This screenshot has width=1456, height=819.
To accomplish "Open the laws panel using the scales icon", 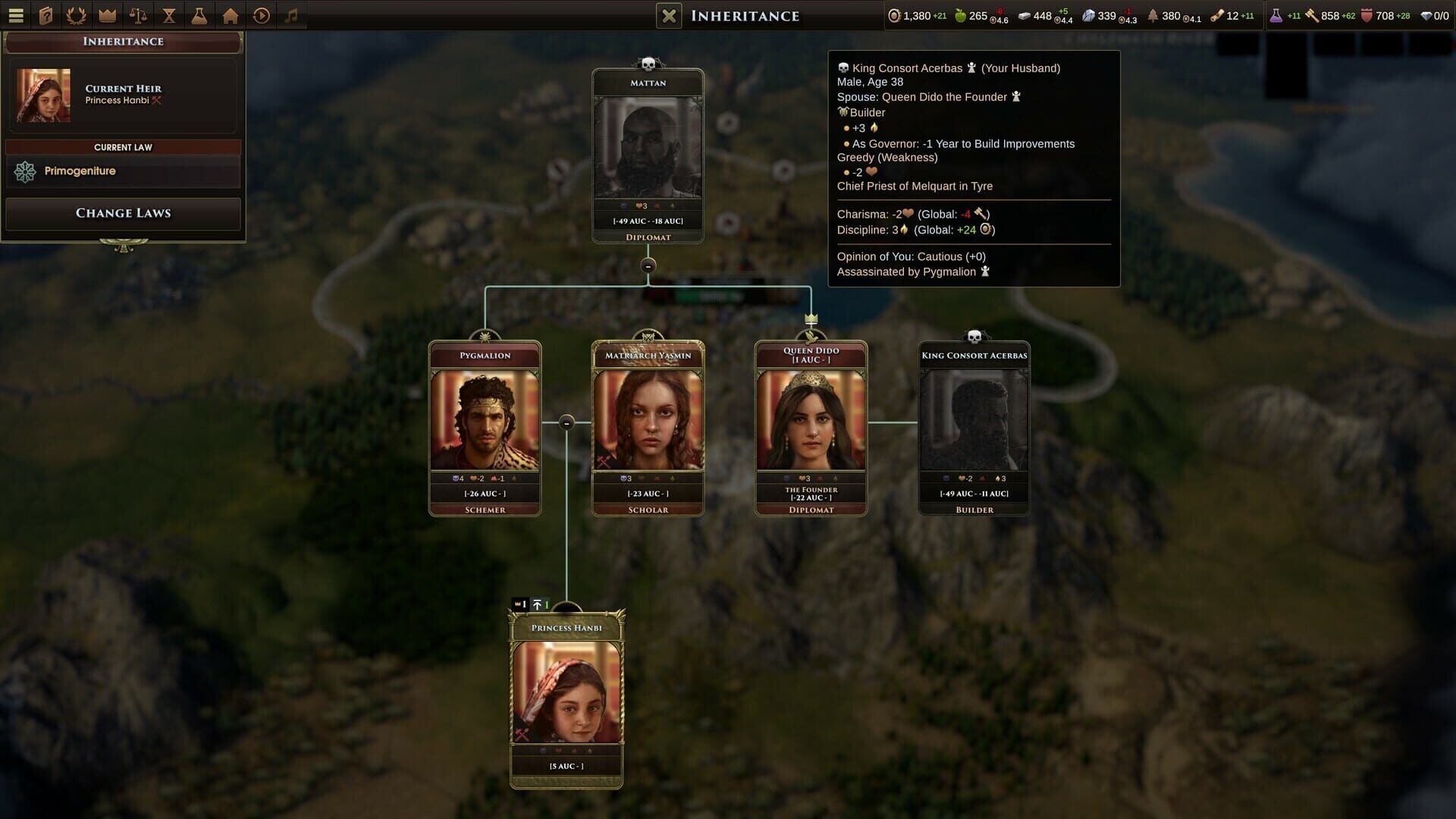I will point(139,14).
